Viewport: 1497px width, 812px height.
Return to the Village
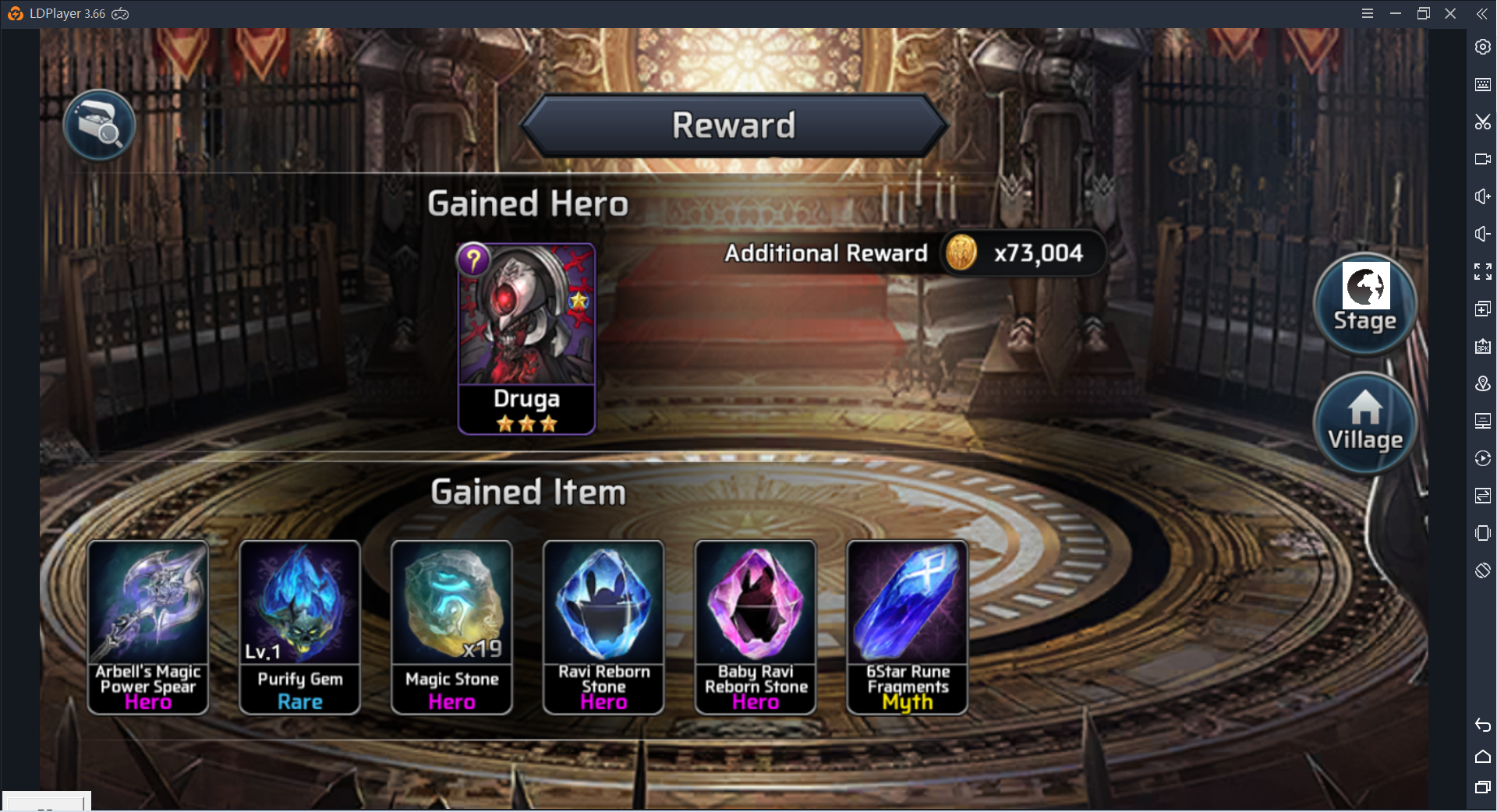pyautogui.click(x=1364, y=422)
